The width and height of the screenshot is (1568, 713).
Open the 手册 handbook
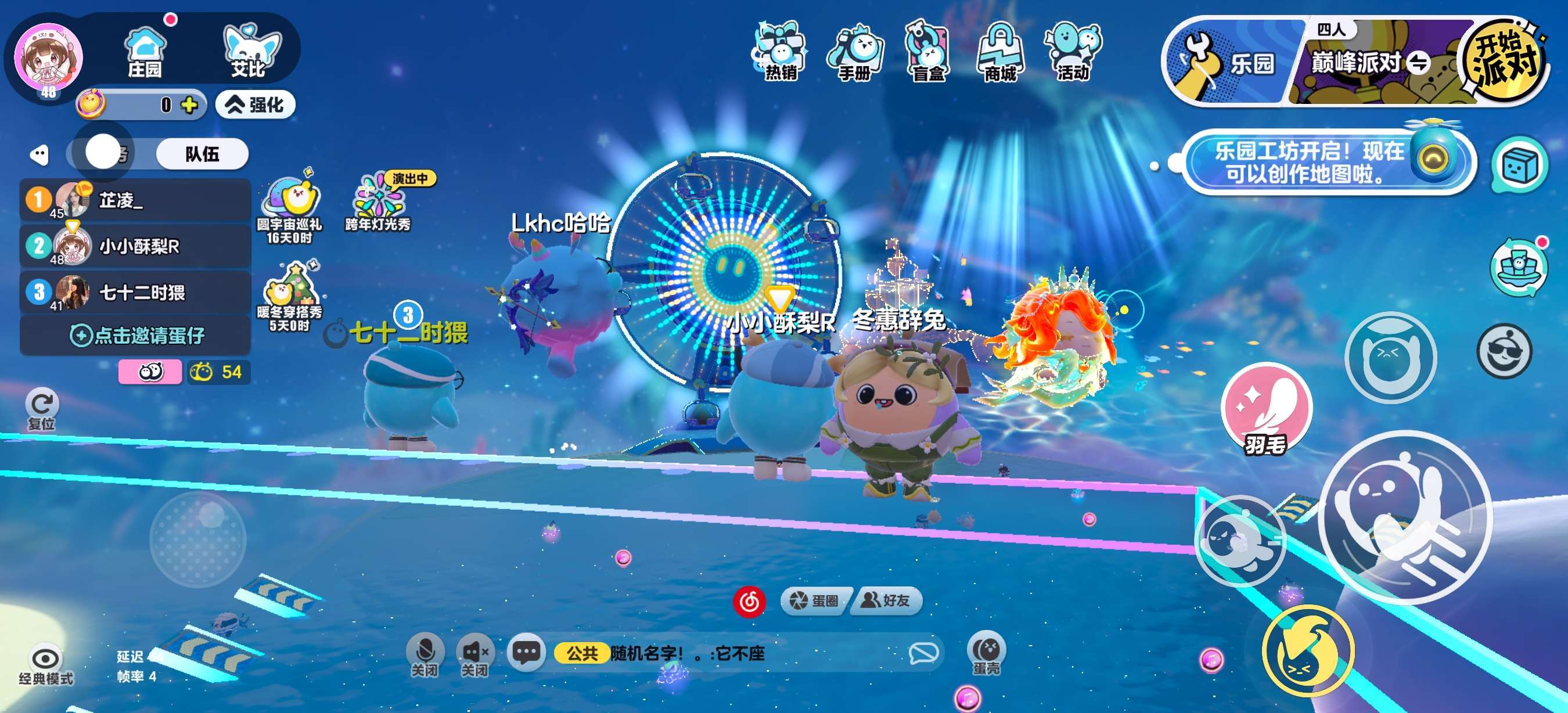click(855, 52)
